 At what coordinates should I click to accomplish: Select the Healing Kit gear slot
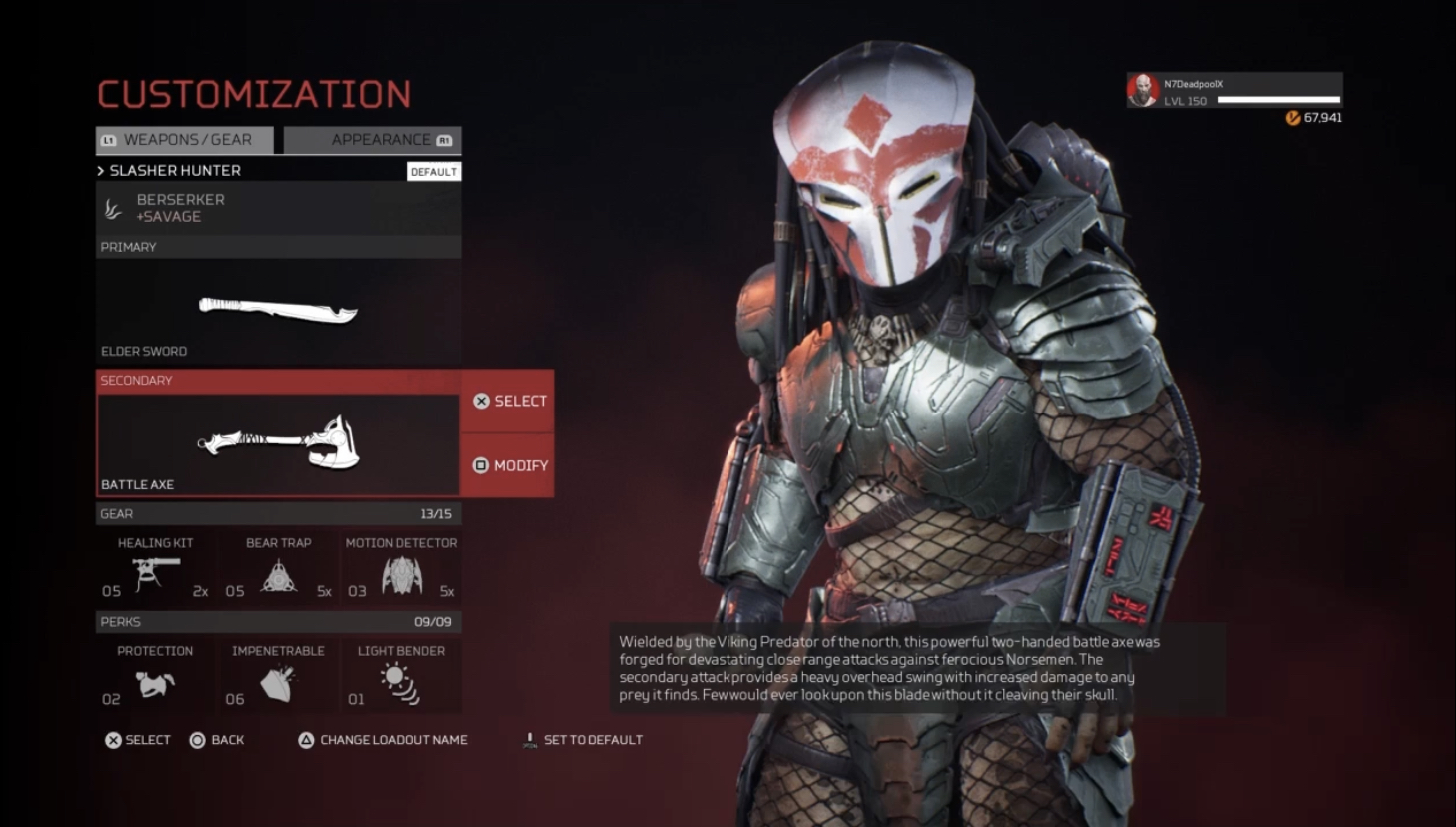[x=155, y=570]
